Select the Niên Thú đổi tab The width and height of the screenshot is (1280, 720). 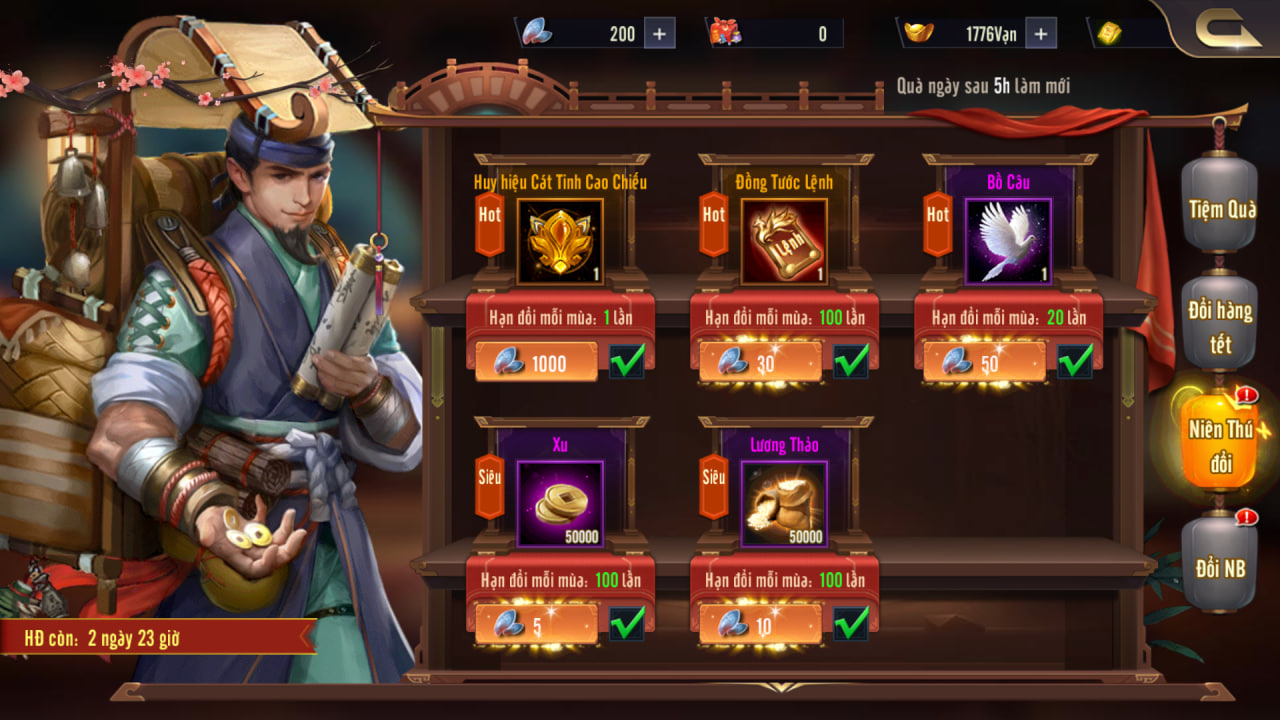tap(1219, 445)
